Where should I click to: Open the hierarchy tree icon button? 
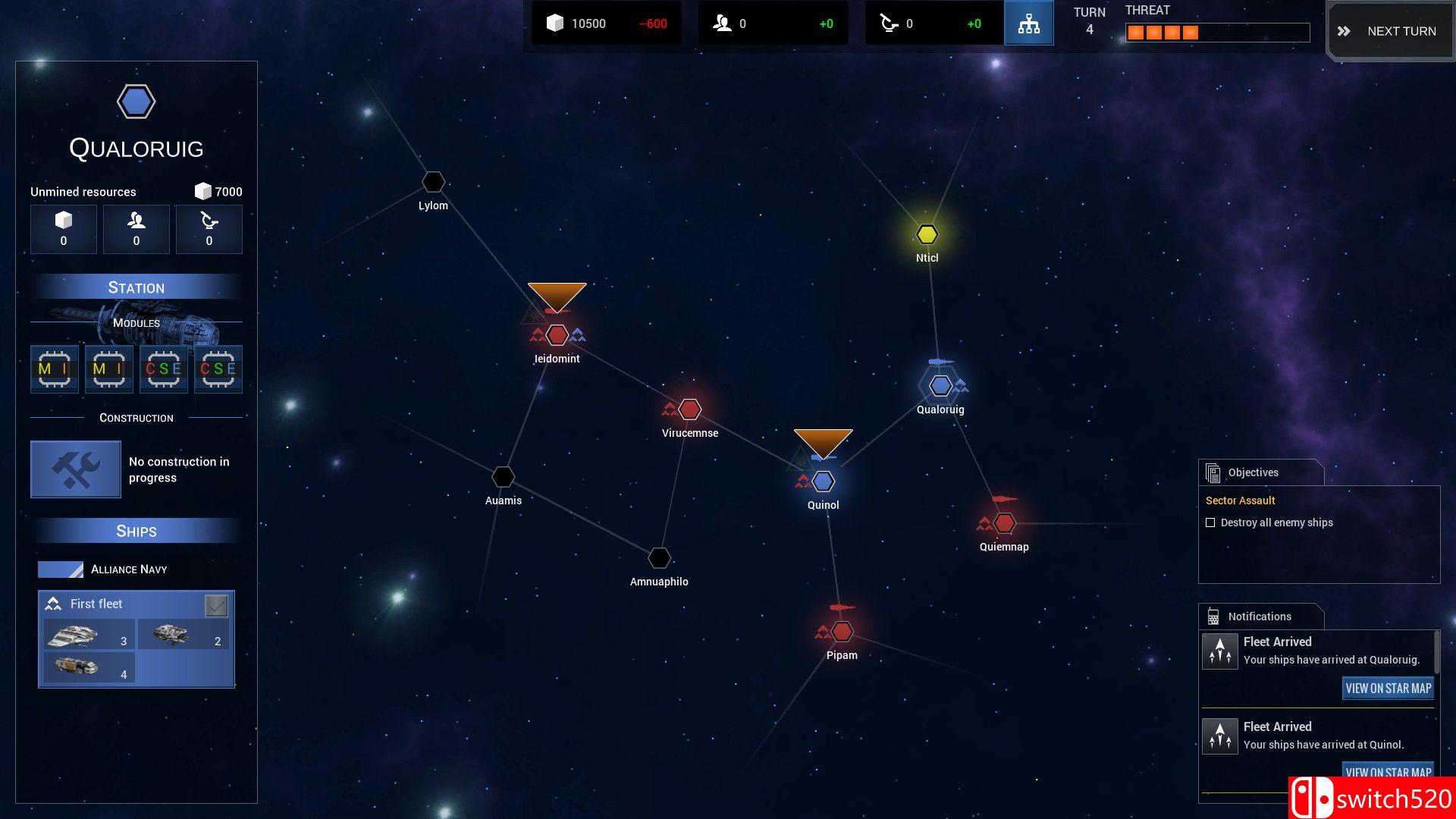(x=1028, y=24)
